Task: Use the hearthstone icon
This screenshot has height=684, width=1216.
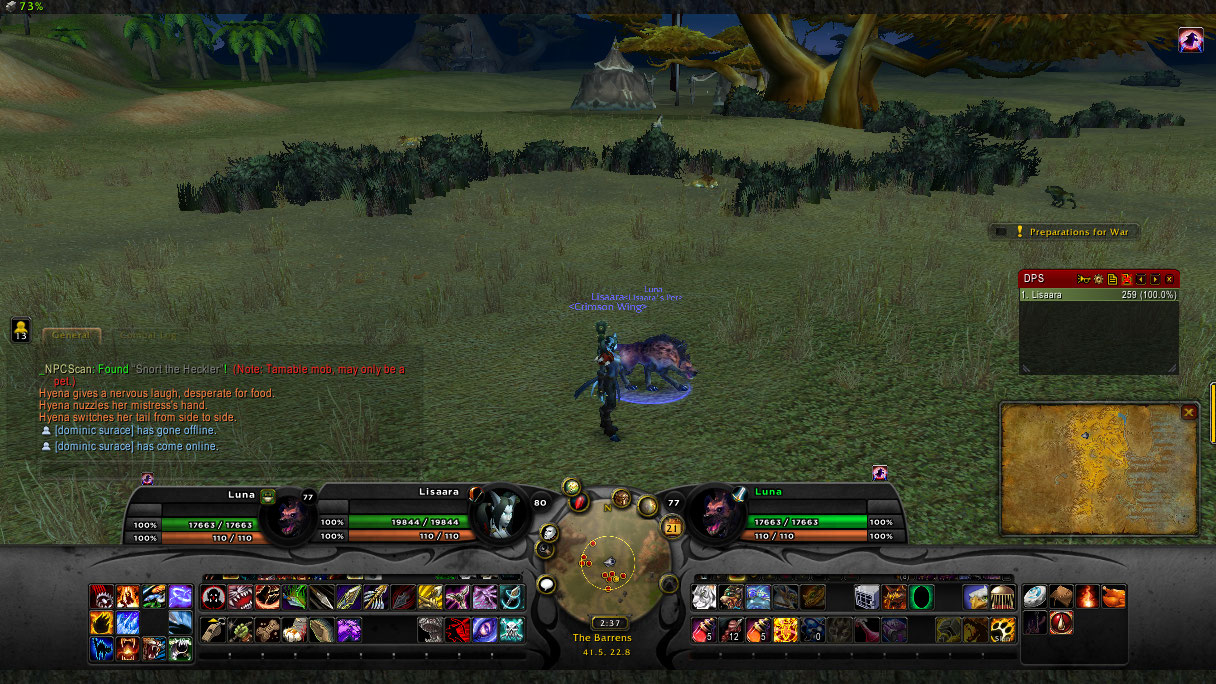Action: pos(1035,597)
